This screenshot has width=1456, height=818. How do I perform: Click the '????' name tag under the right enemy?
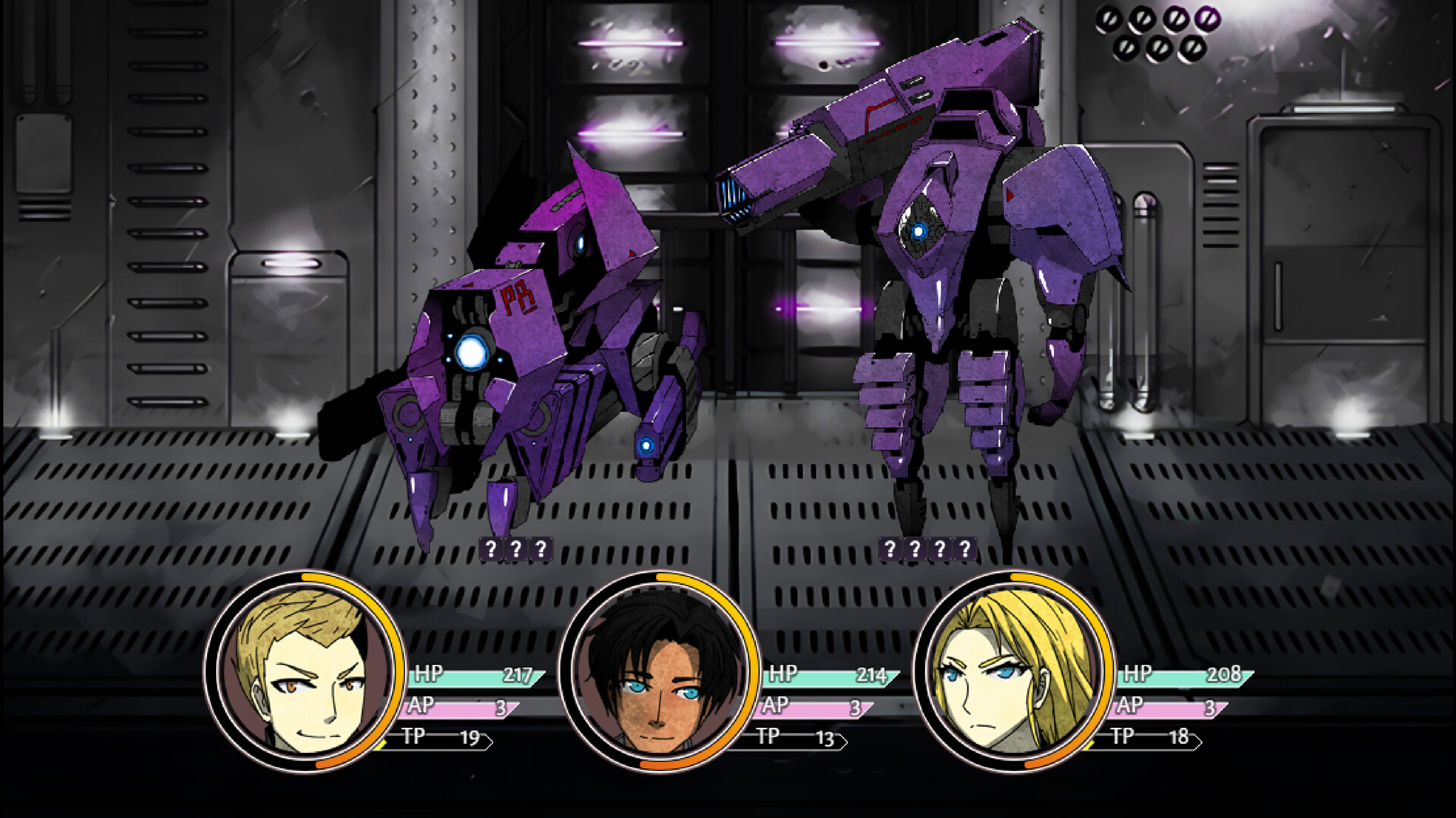click(927, 547)
